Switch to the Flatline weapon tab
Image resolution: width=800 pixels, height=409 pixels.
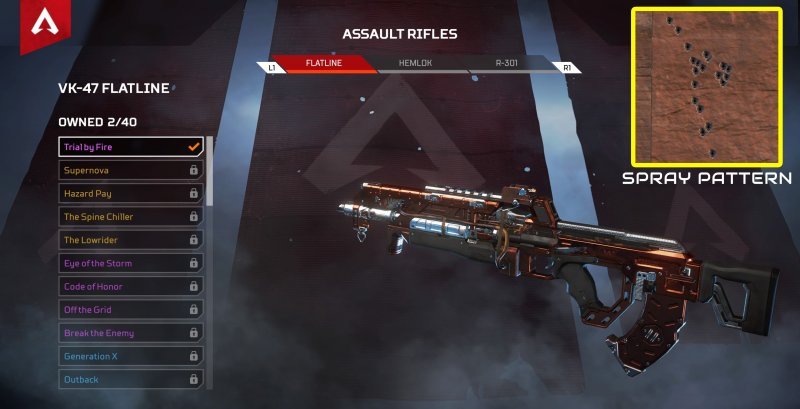pyautogui.click(x=322, y=63)
